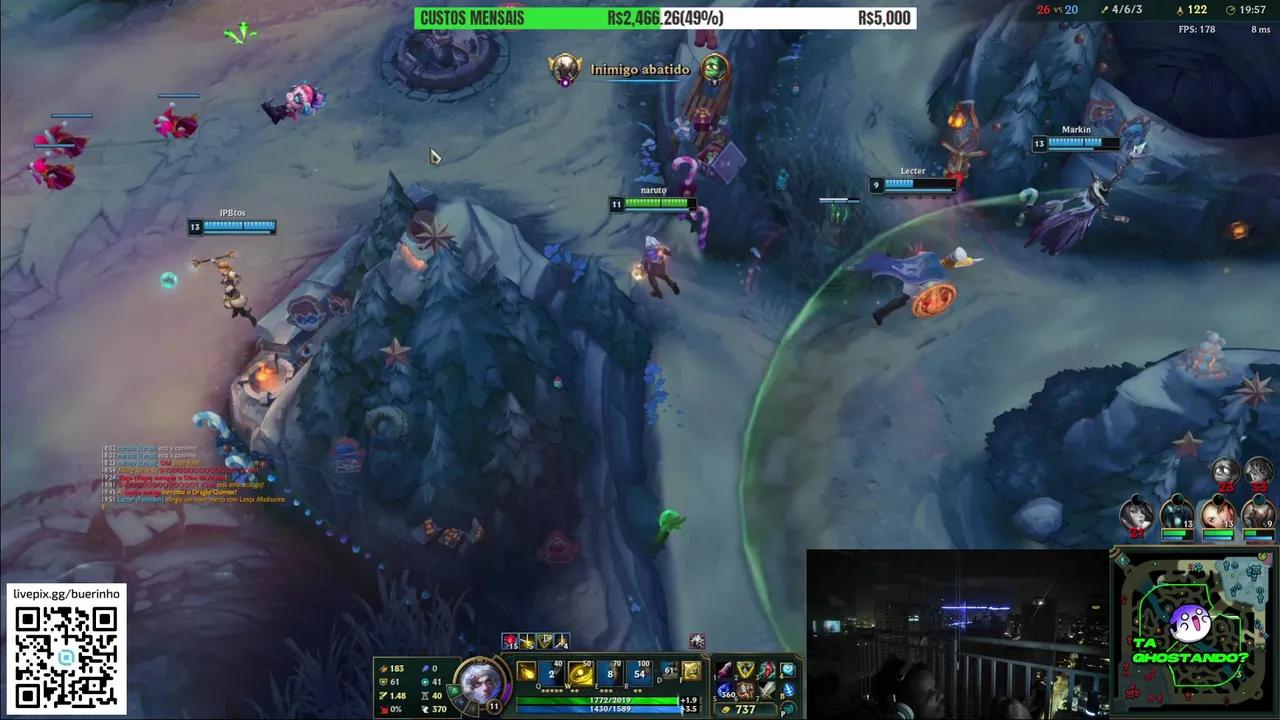Image resolution: width=1280 pixels, height=720 pixels.
Task: Click the movement speed stat icon showing 370
Action: (426, 709)
